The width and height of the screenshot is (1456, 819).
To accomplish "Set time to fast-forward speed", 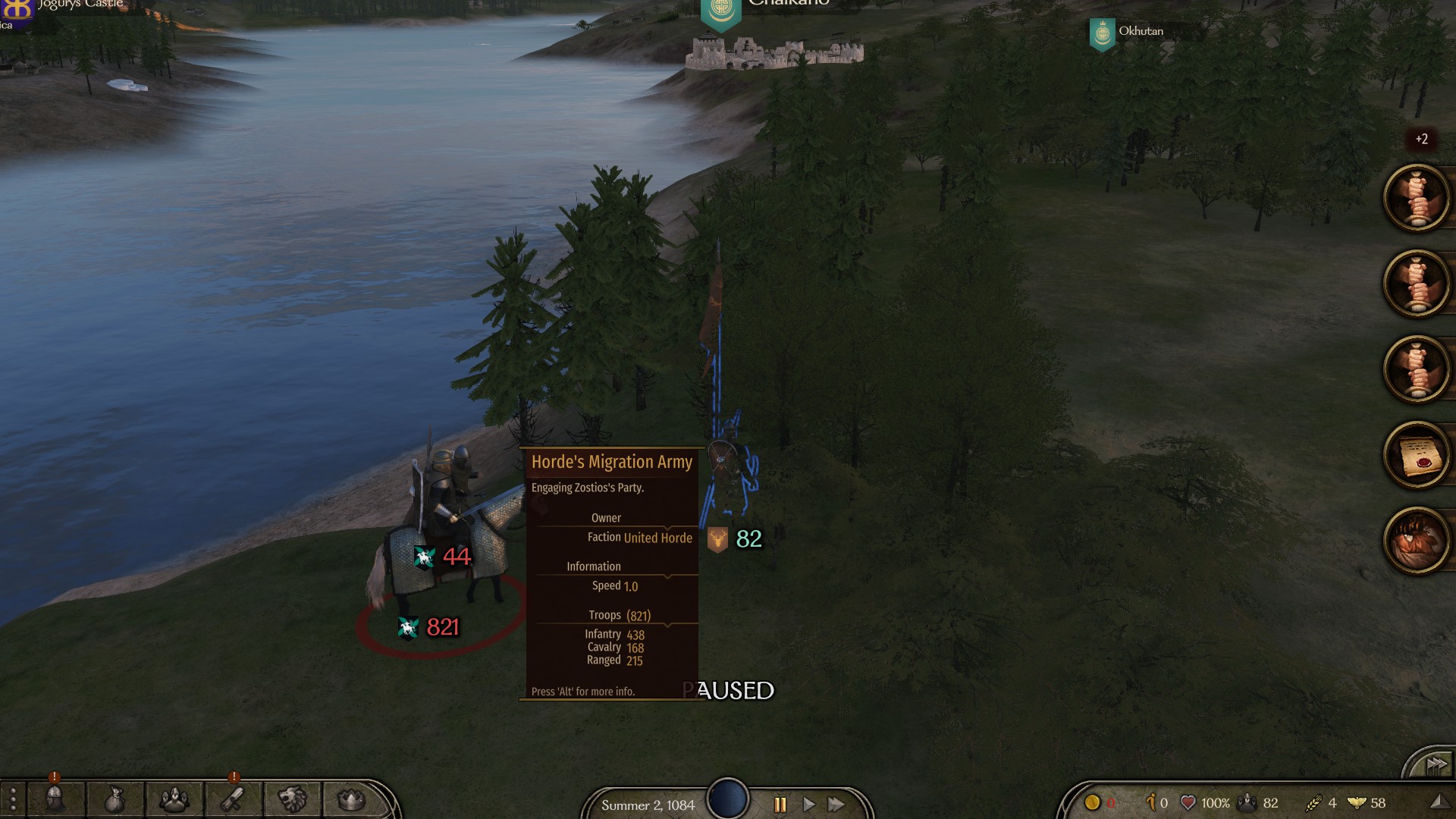I will click(836, 805).
